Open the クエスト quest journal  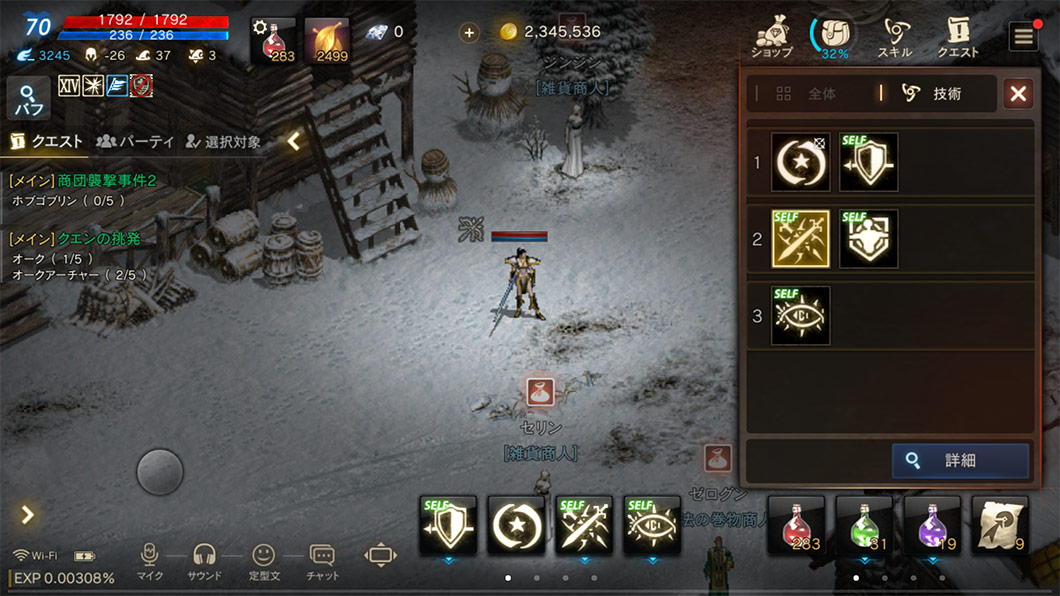(x=957, y=37)
